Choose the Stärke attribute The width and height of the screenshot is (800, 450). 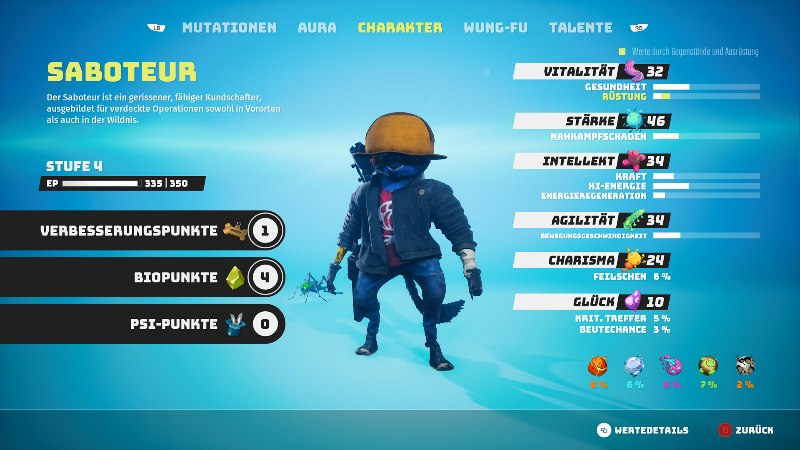coord(589,121)
